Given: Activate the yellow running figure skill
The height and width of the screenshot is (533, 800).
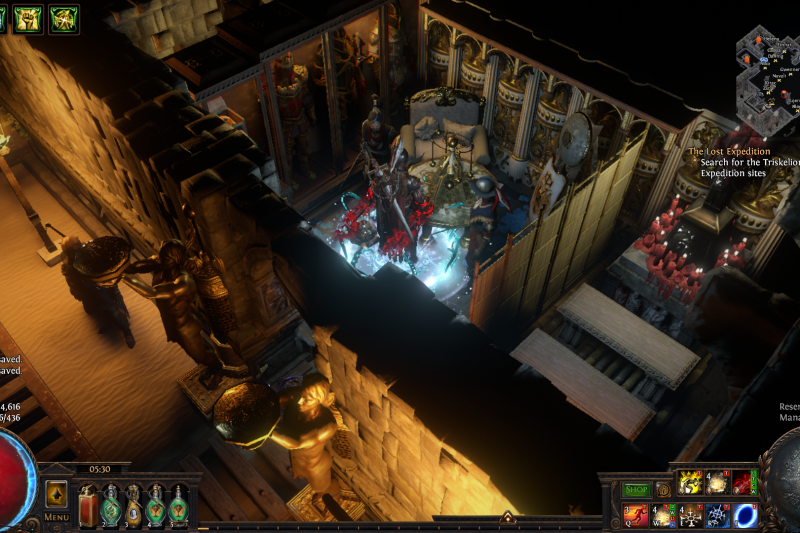Looking at the screenshot, I should 691,484.
